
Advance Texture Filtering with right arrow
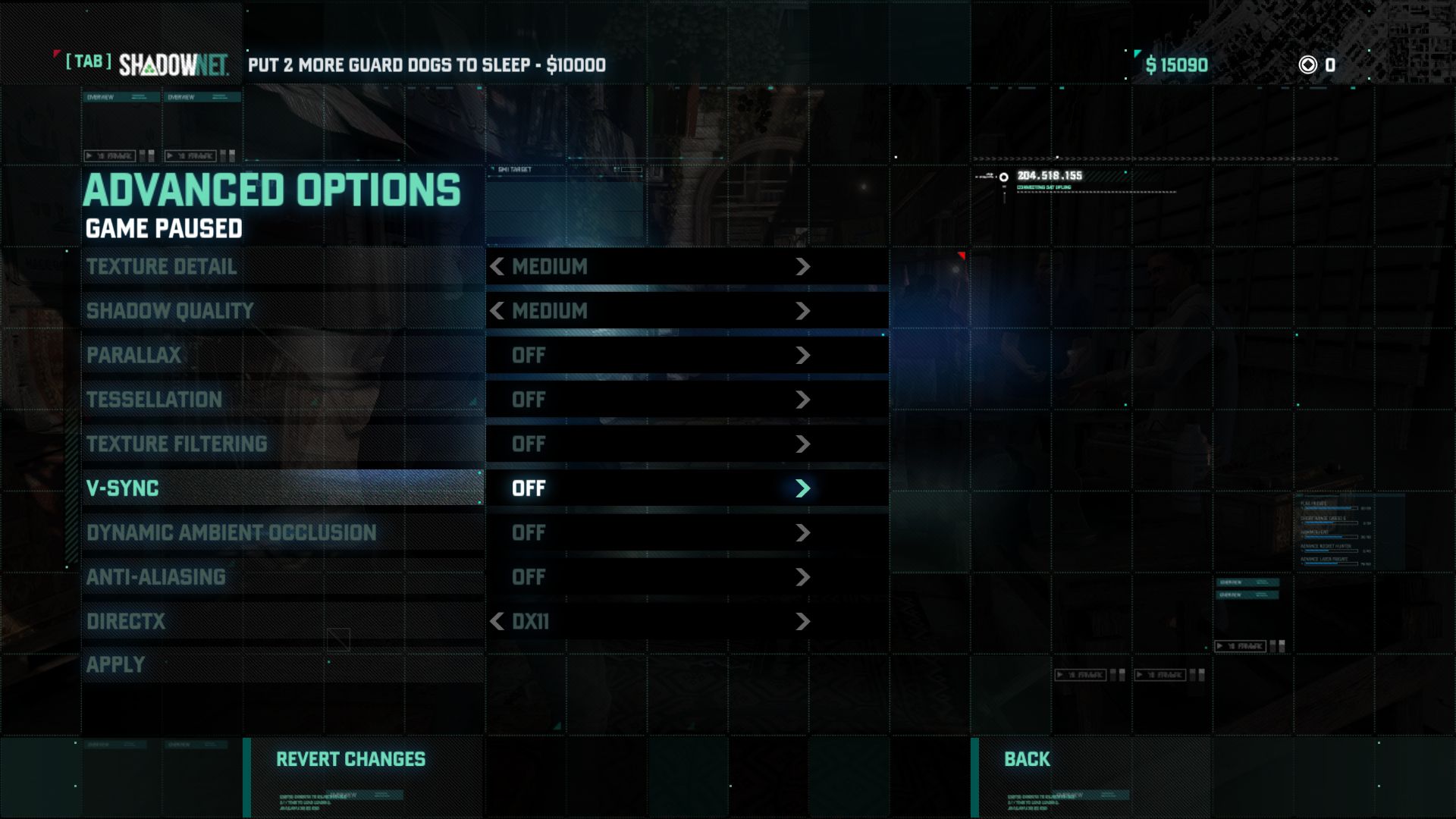[803, 444]
